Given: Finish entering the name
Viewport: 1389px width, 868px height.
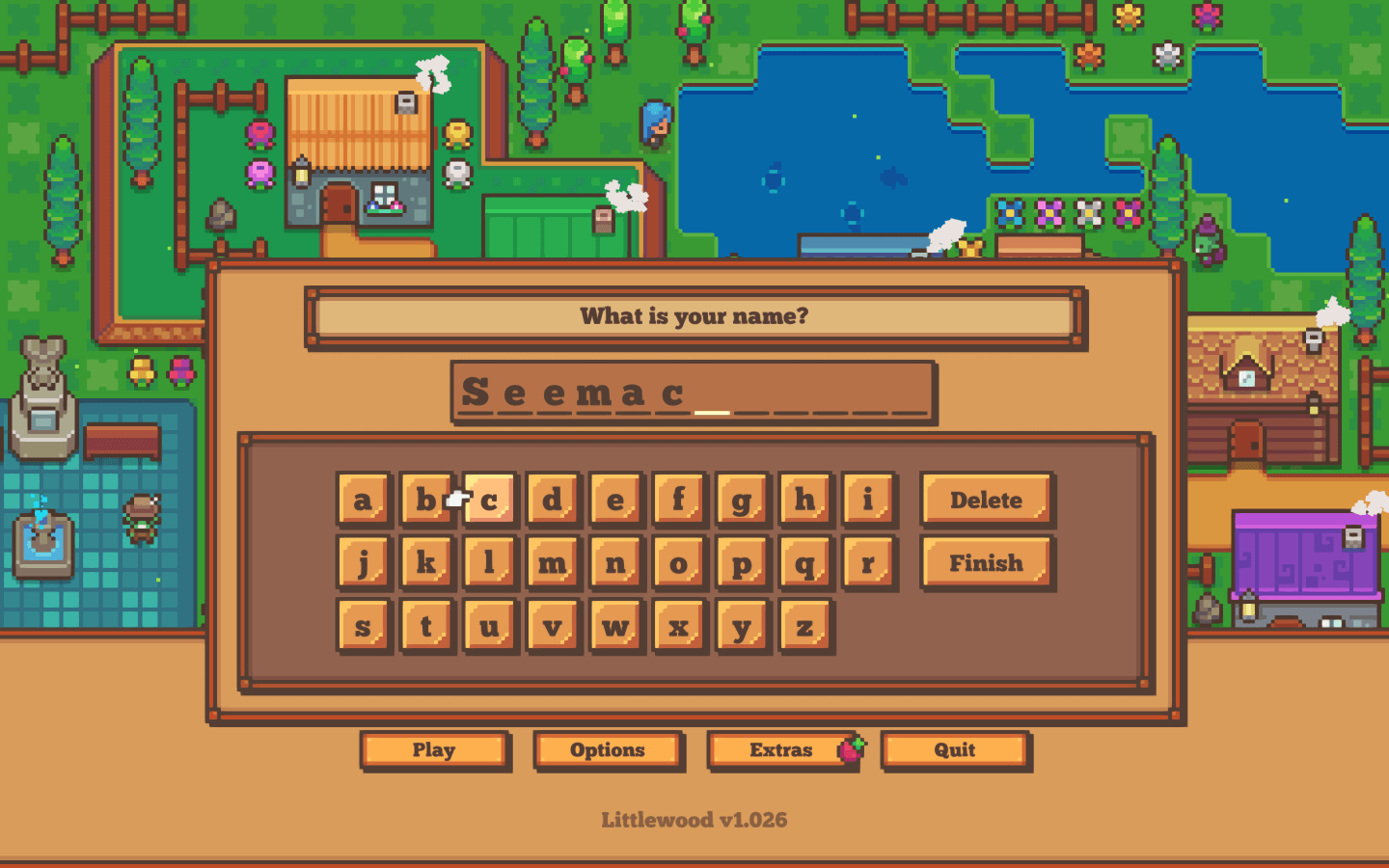Looking at the screenshot, I should click(986, 562).
